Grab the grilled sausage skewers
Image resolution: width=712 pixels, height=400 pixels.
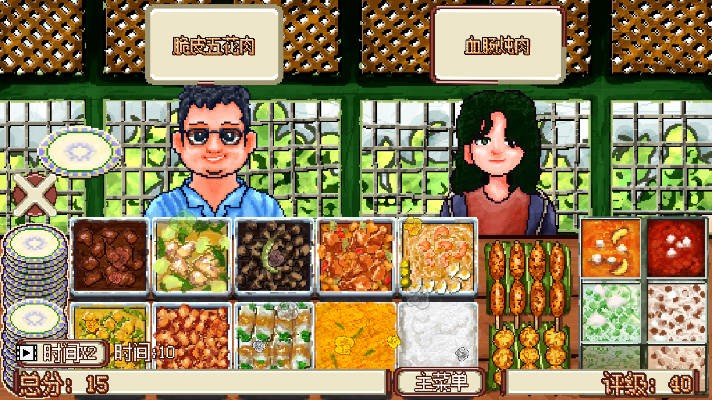[x=526, y=275]
